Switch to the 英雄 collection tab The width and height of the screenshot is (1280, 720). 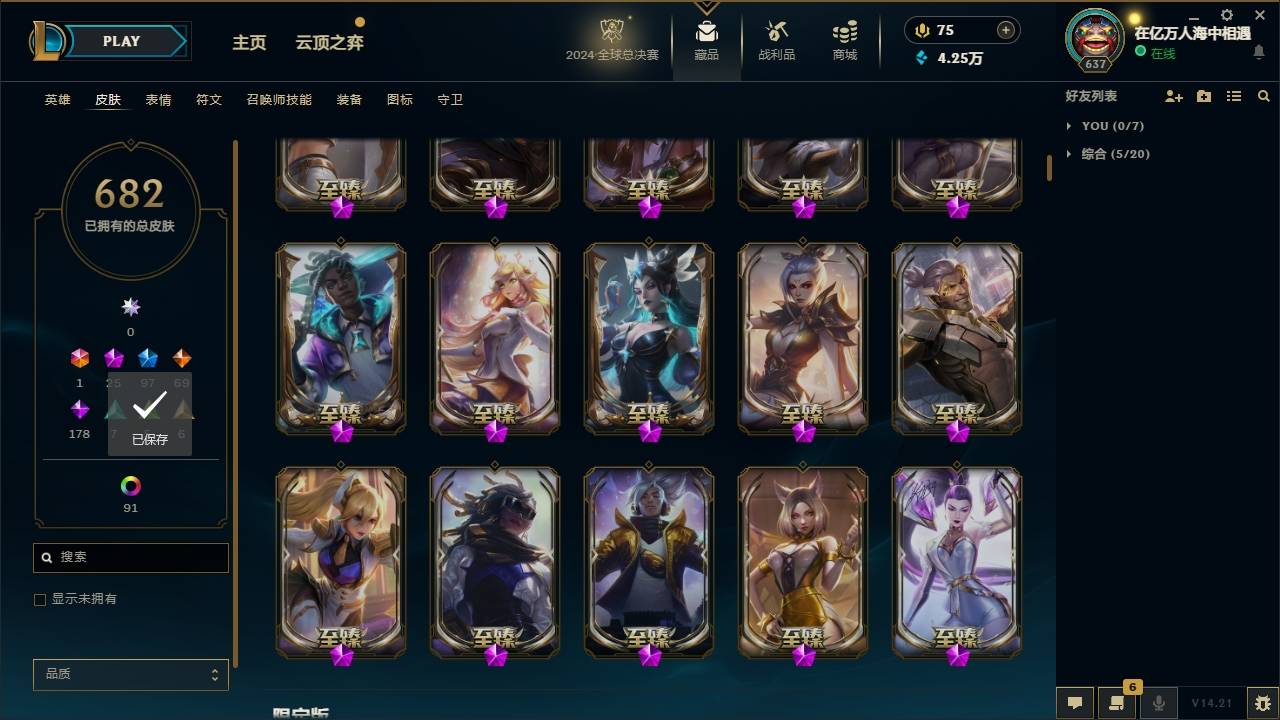57,100
